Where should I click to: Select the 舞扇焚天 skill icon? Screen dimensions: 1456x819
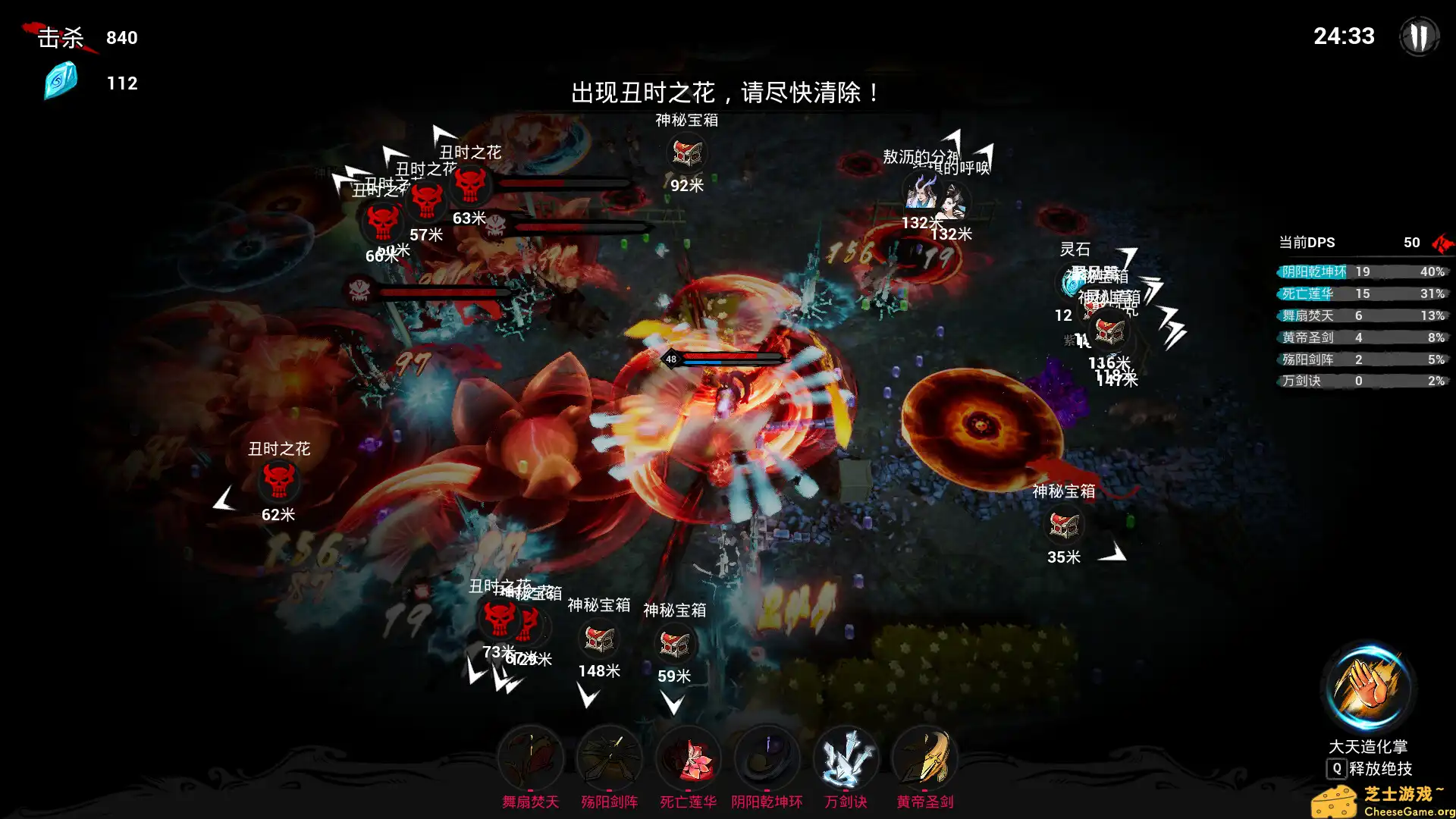pyautogui.click(x=531, y=756)
